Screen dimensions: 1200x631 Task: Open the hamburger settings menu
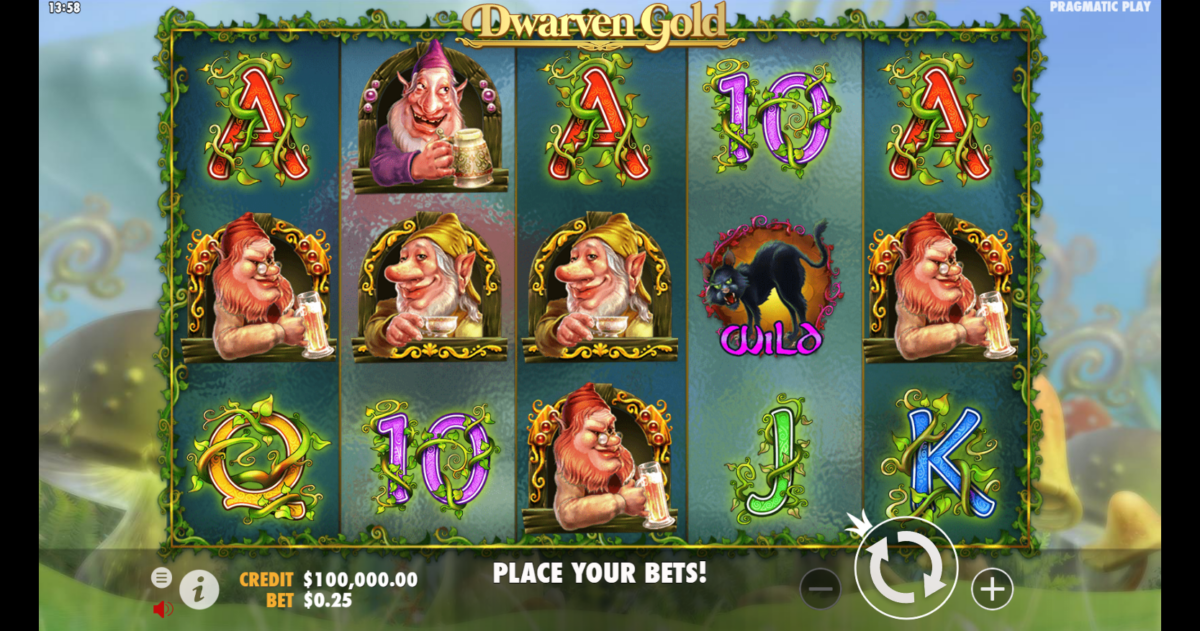tap(161, 577)
